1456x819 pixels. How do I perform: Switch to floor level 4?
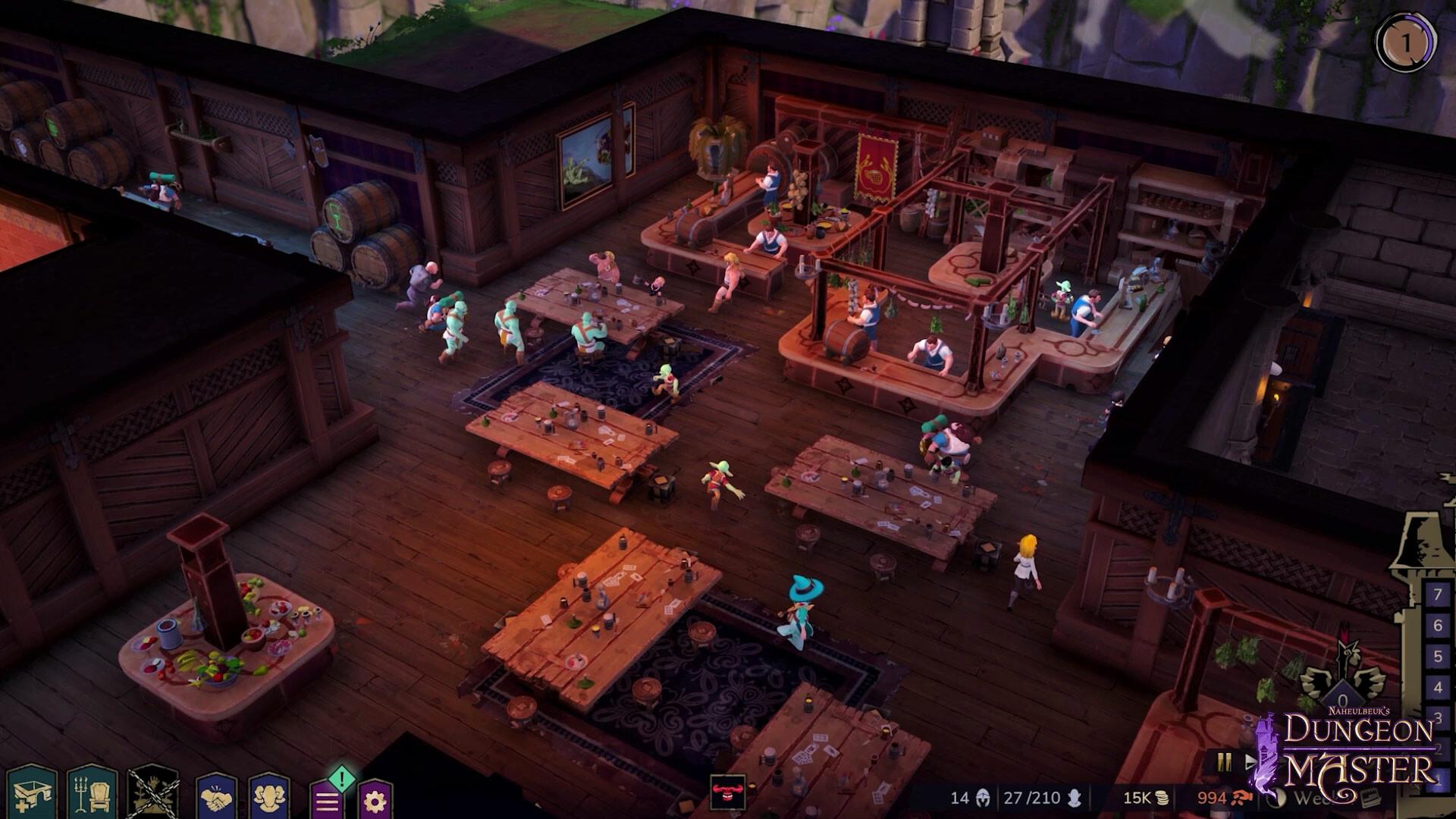point(1436,684)
